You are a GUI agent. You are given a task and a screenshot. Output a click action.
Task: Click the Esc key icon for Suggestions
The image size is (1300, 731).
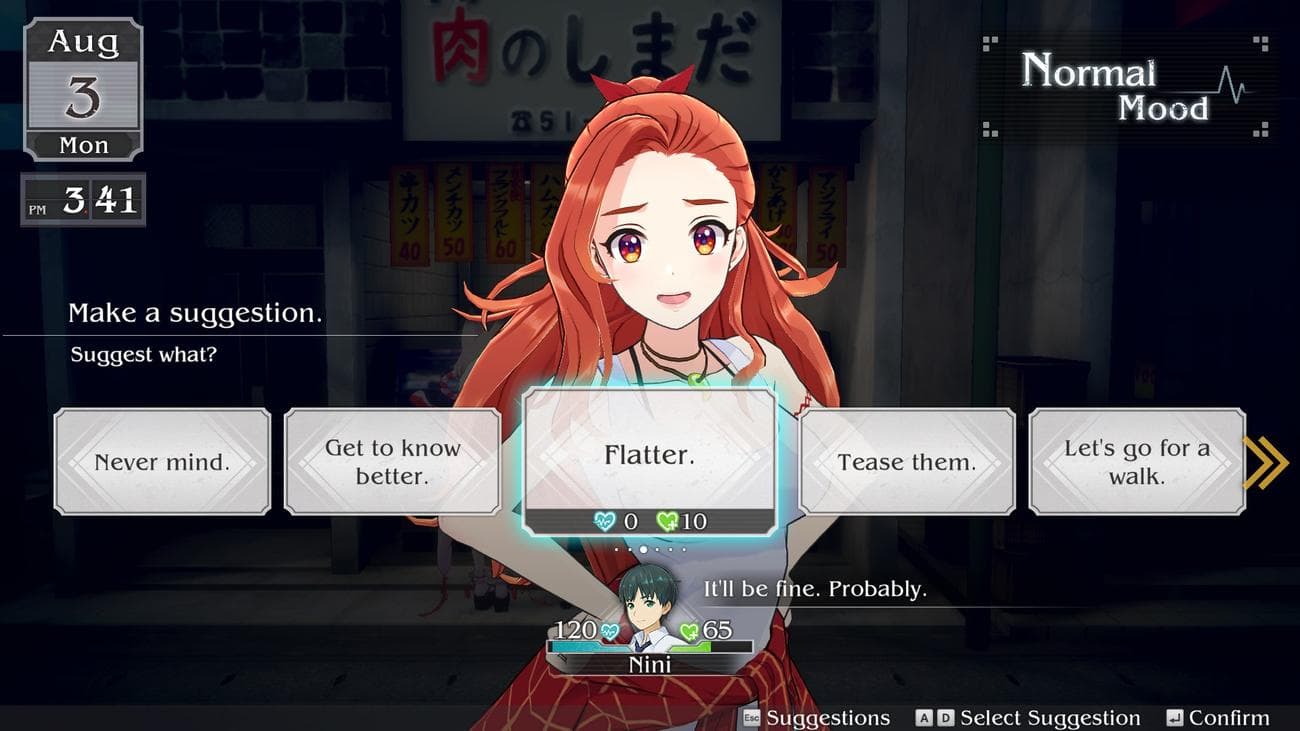(751, 718)
